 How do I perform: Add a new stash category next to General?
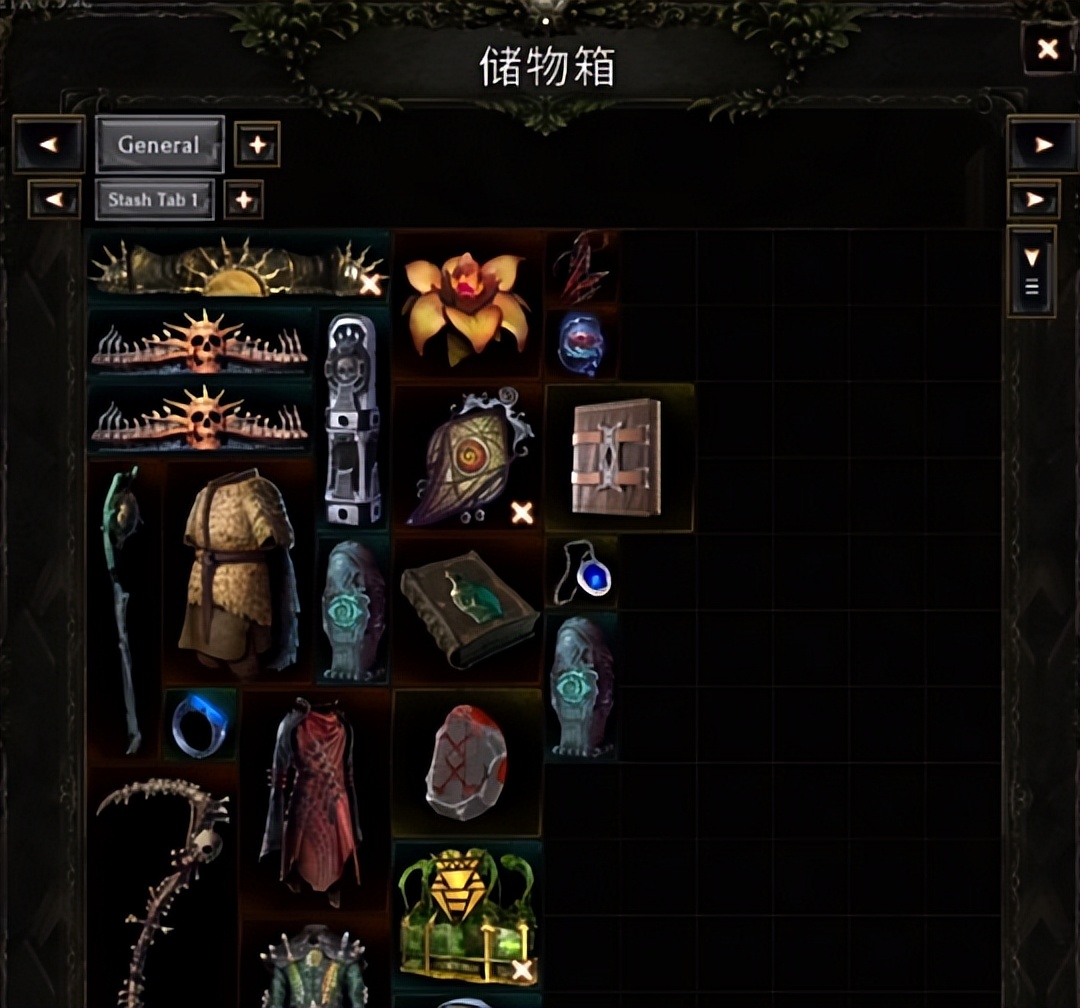[257, 145]
